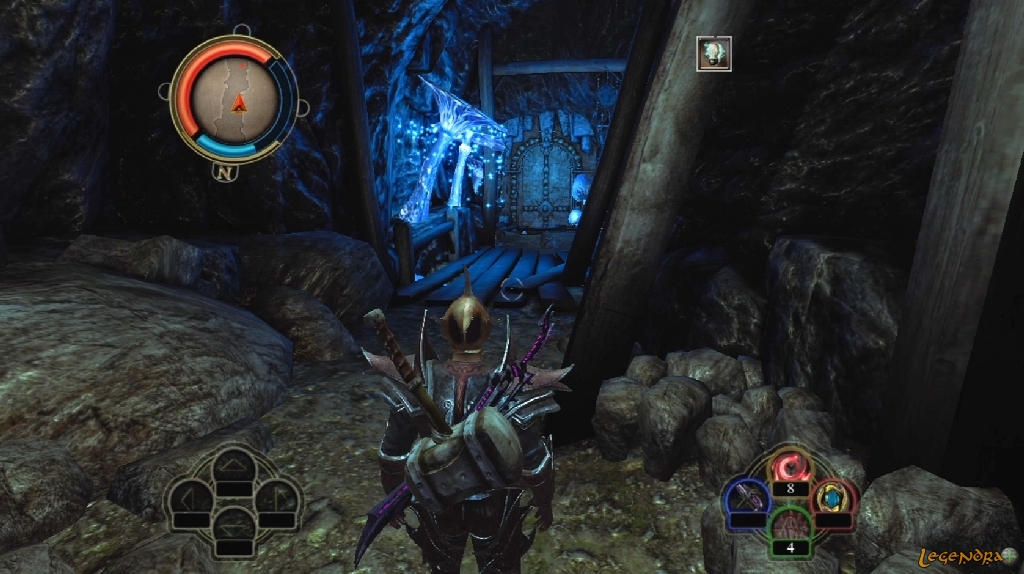Select the empty left-arrow quick slot
This screenshot has width=1024, height=574.
click(x=190, y=496)
